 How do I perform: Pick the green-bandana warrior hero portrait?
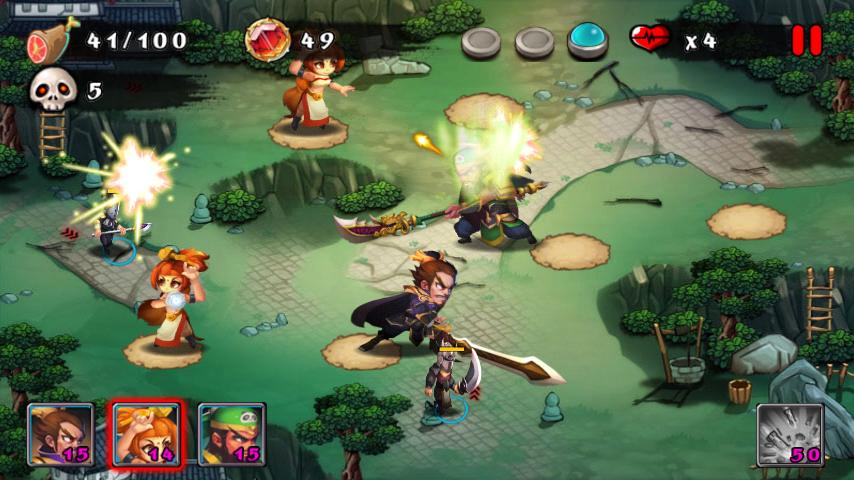coord(231,434)
